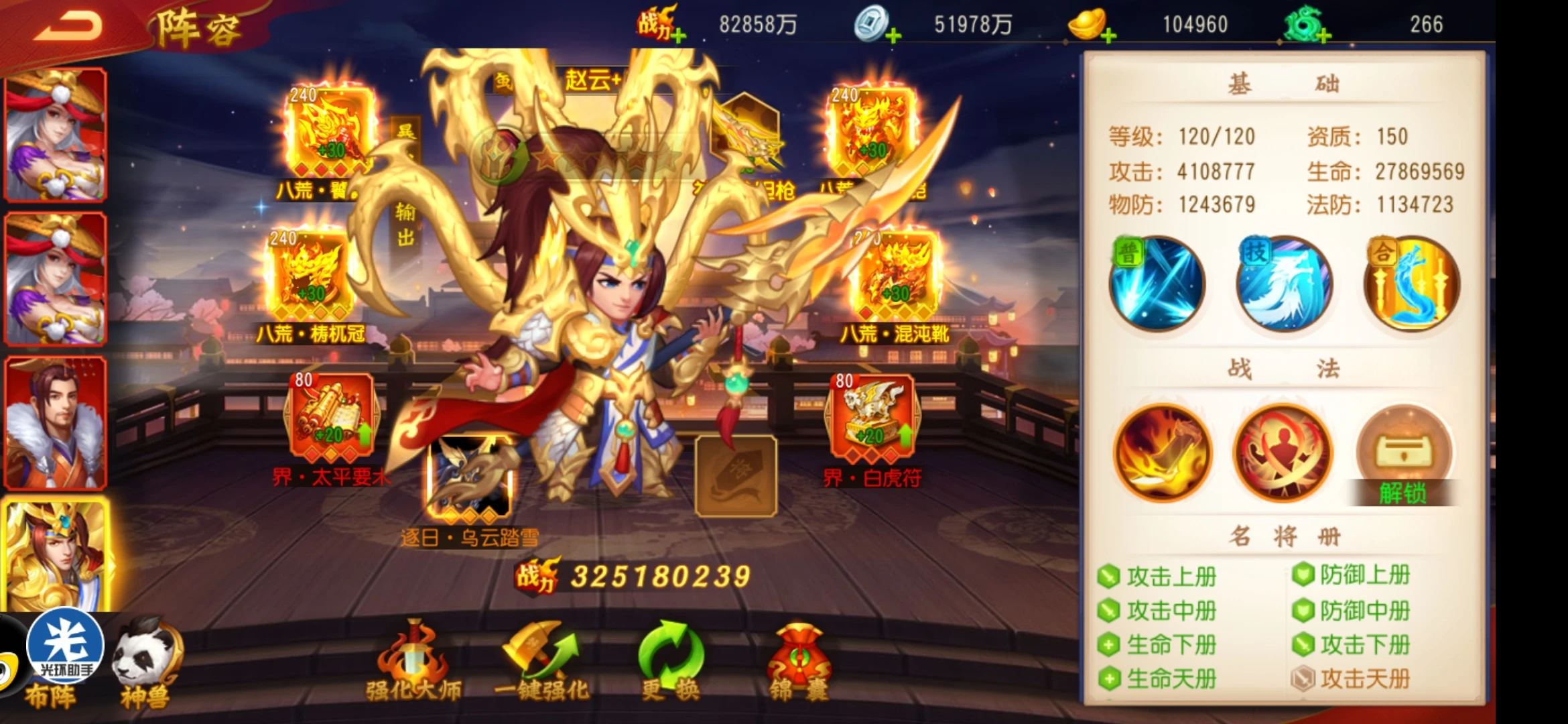Image resolution: width=1568 pixels, height=724 pixels.
Task: View the 技 active skill icon
Action: [x=1283, y=284]
